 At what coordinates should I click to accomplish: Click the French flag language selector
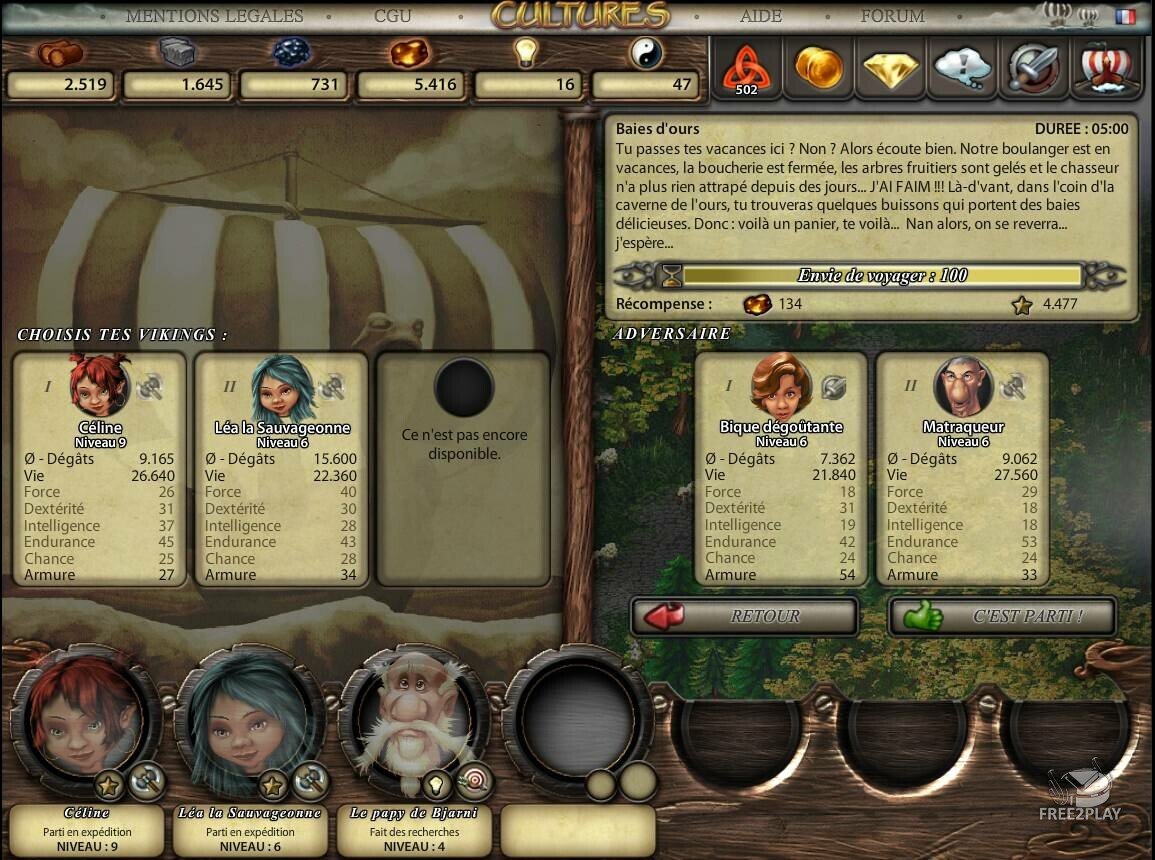(x=1126, y=16)
